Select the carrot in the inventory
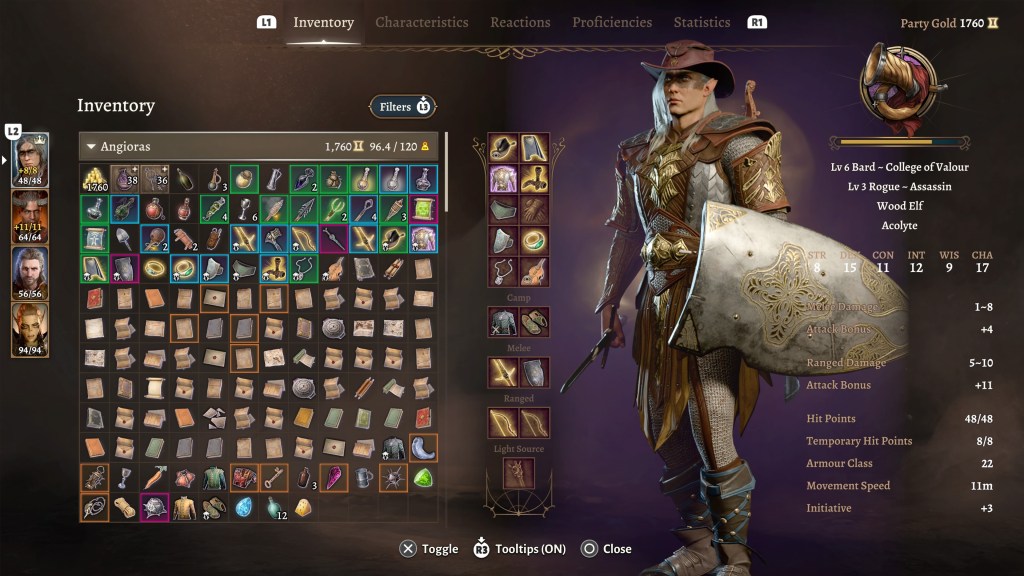The height and width of the screenshot is (576, 1024). pyautogui.click(x=155, y=478)
